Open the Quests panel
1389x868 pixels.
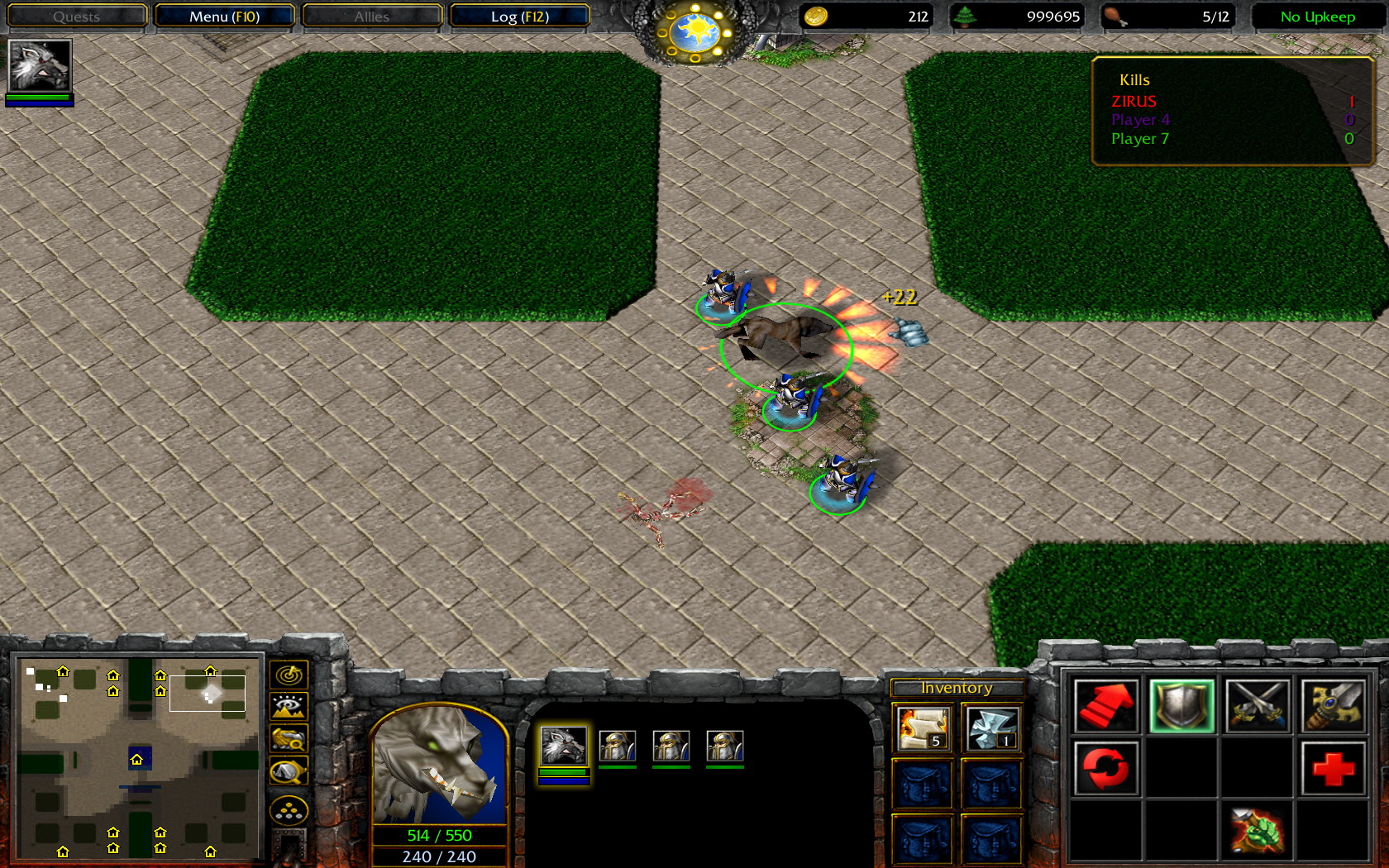point(76,16)
